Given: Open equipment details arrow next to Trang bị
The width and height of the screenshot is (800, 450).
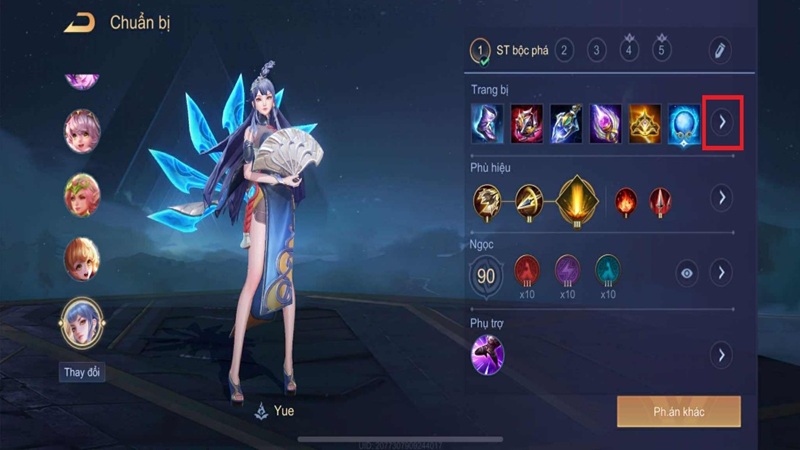Looking at the screenshot, I should click(x=721, y=122).
